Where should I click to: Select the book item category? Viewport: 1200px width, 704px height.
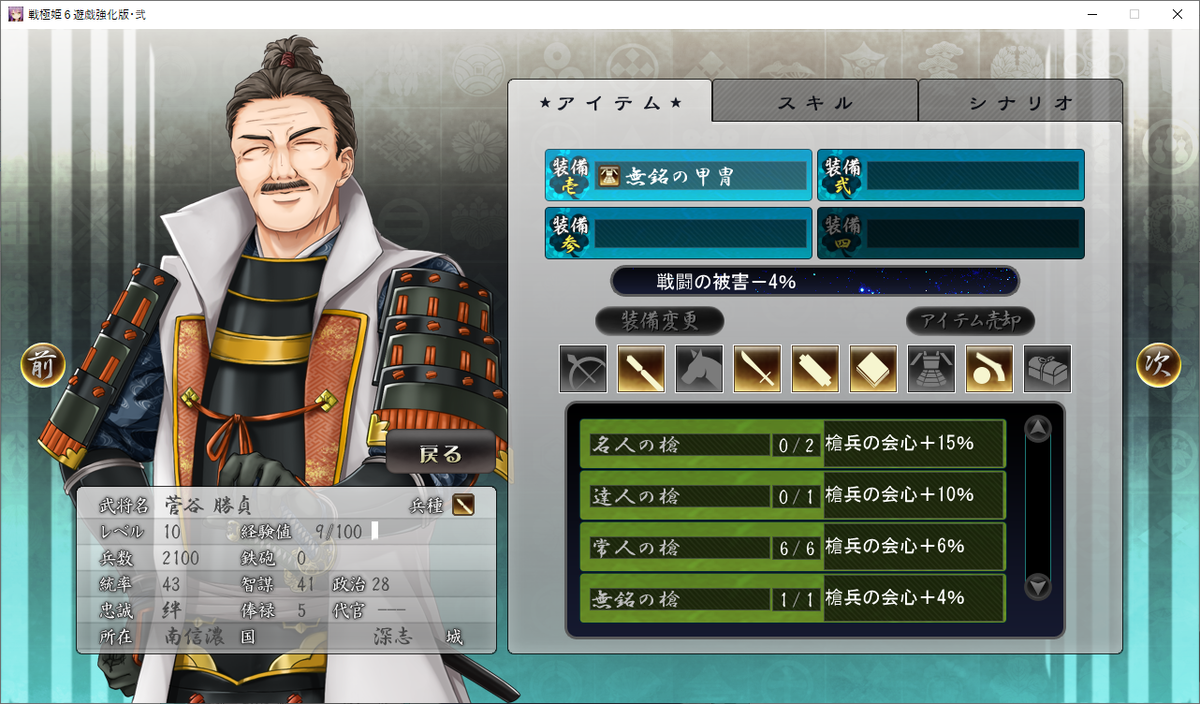point(873,369)
